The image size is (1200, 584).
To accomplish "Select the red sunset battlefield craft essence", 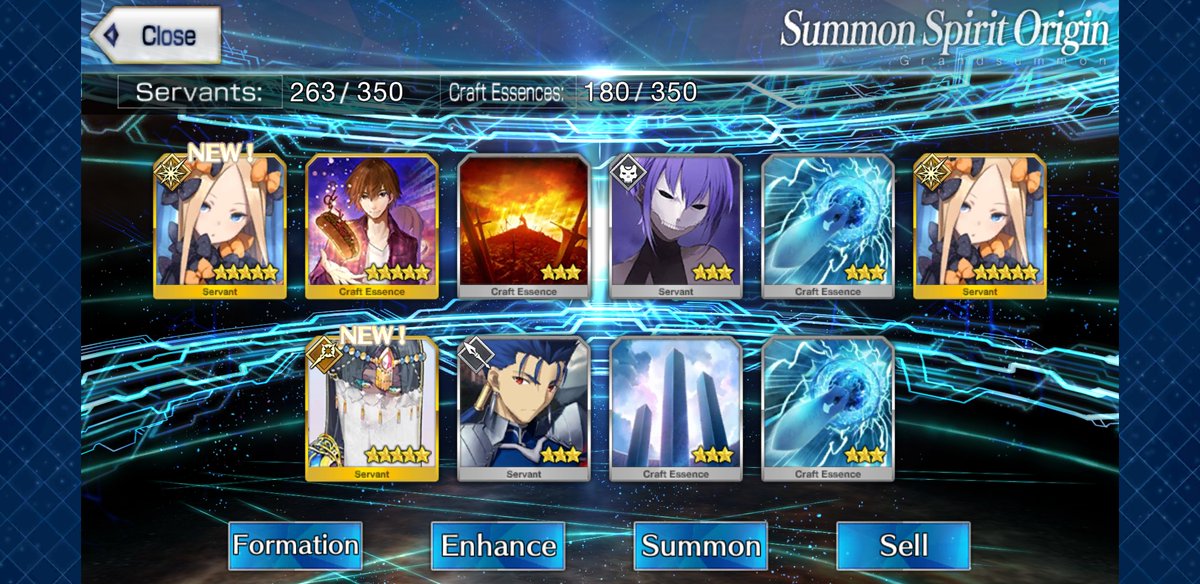I will pyautogui.click(x=523, y=226).
